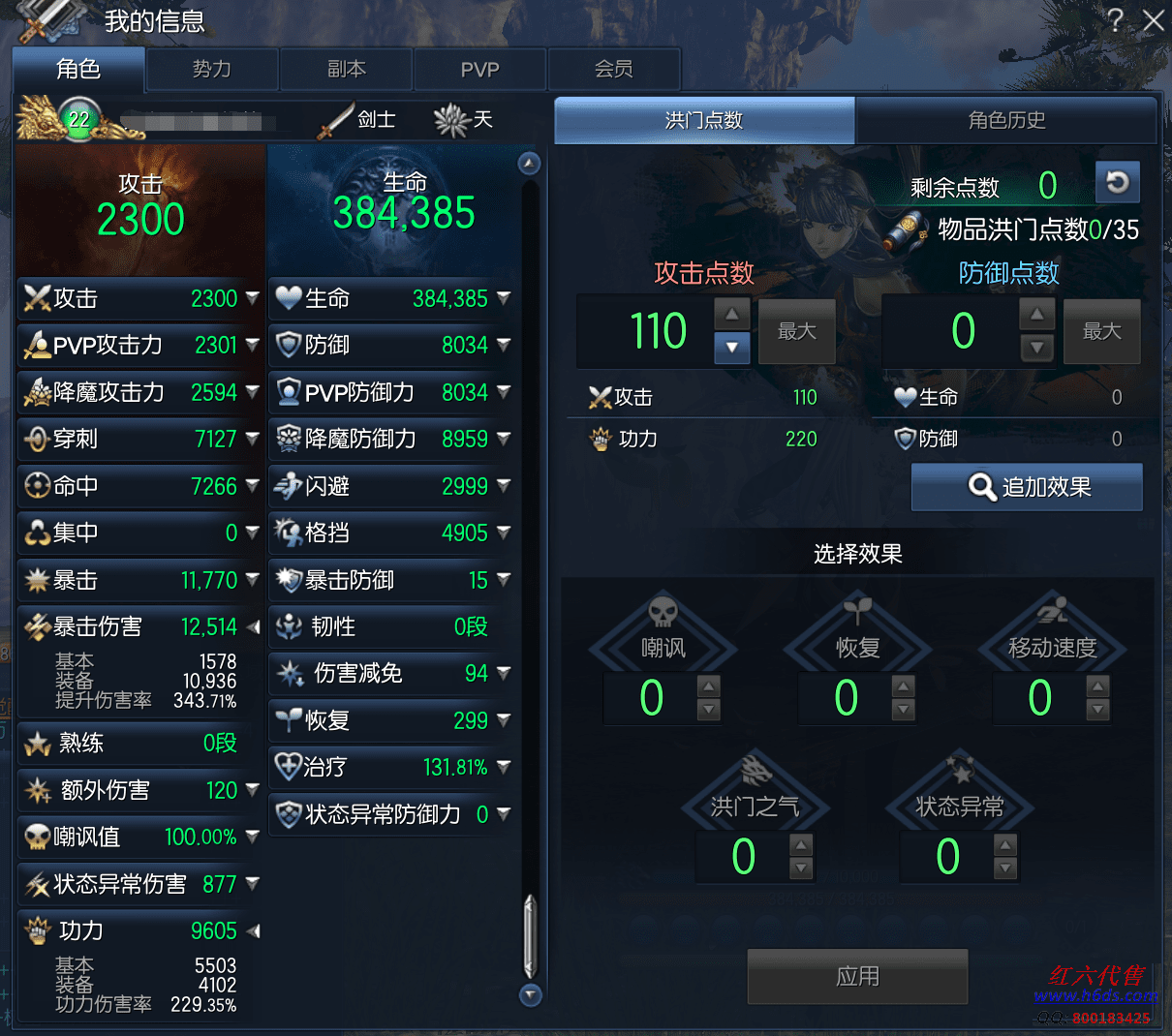Decrease 攻击点数 with the down arrow
The image size is (1172, 1036).
[x=732, y=348]
